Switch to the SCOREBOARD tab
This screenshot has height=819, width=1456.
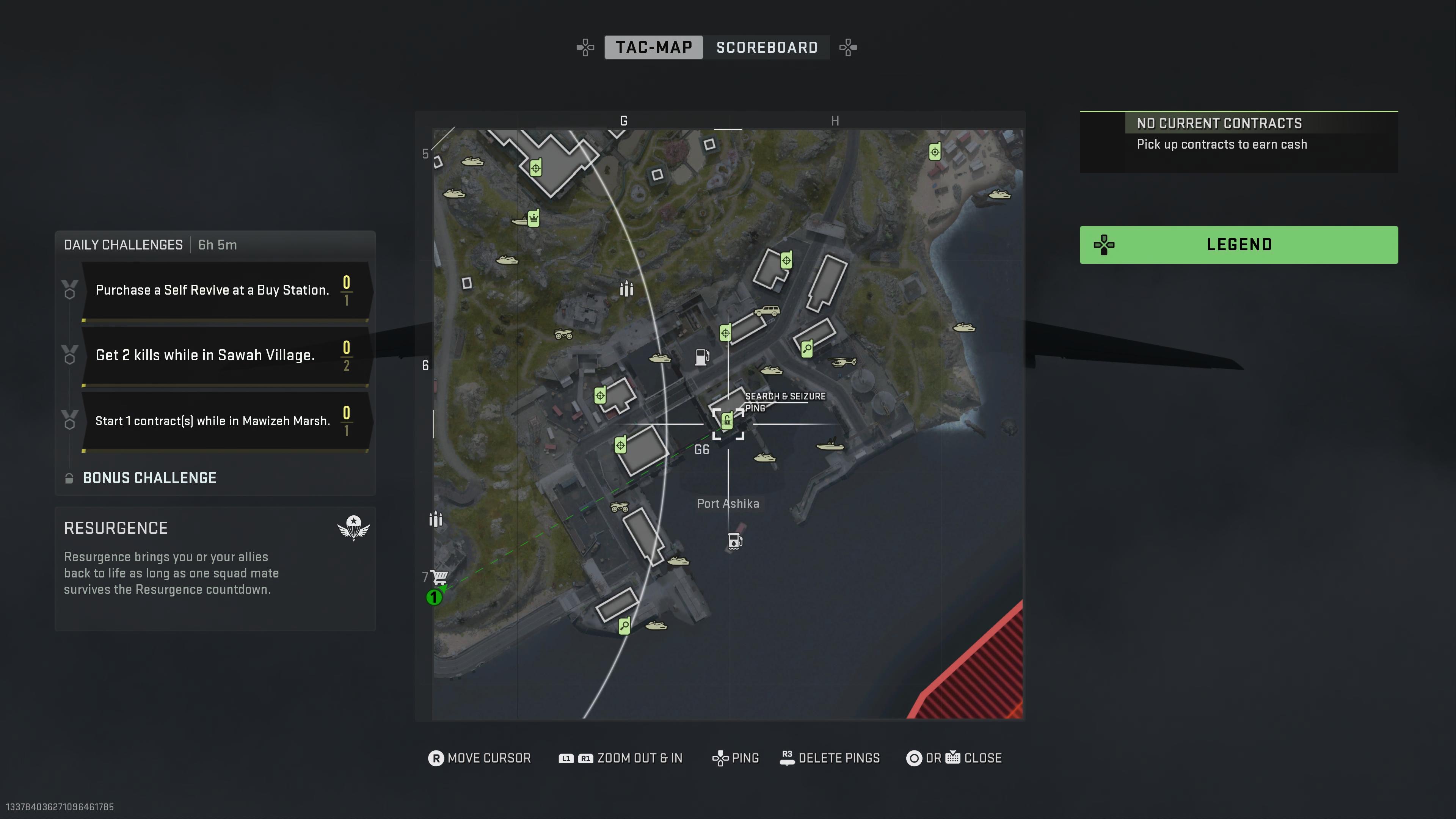tap(766, 47)
